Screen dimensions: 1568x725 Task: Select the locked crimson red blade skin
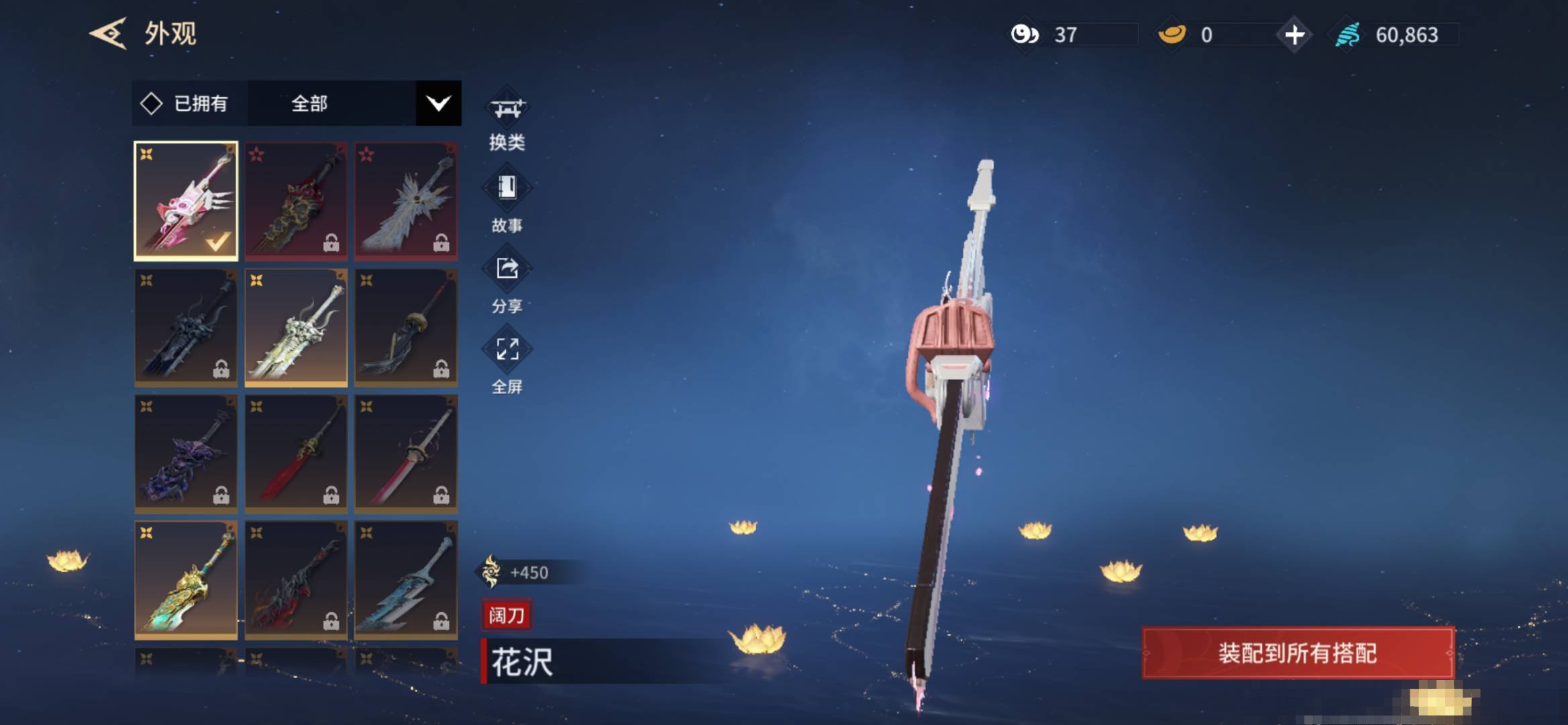coord(296,454)
